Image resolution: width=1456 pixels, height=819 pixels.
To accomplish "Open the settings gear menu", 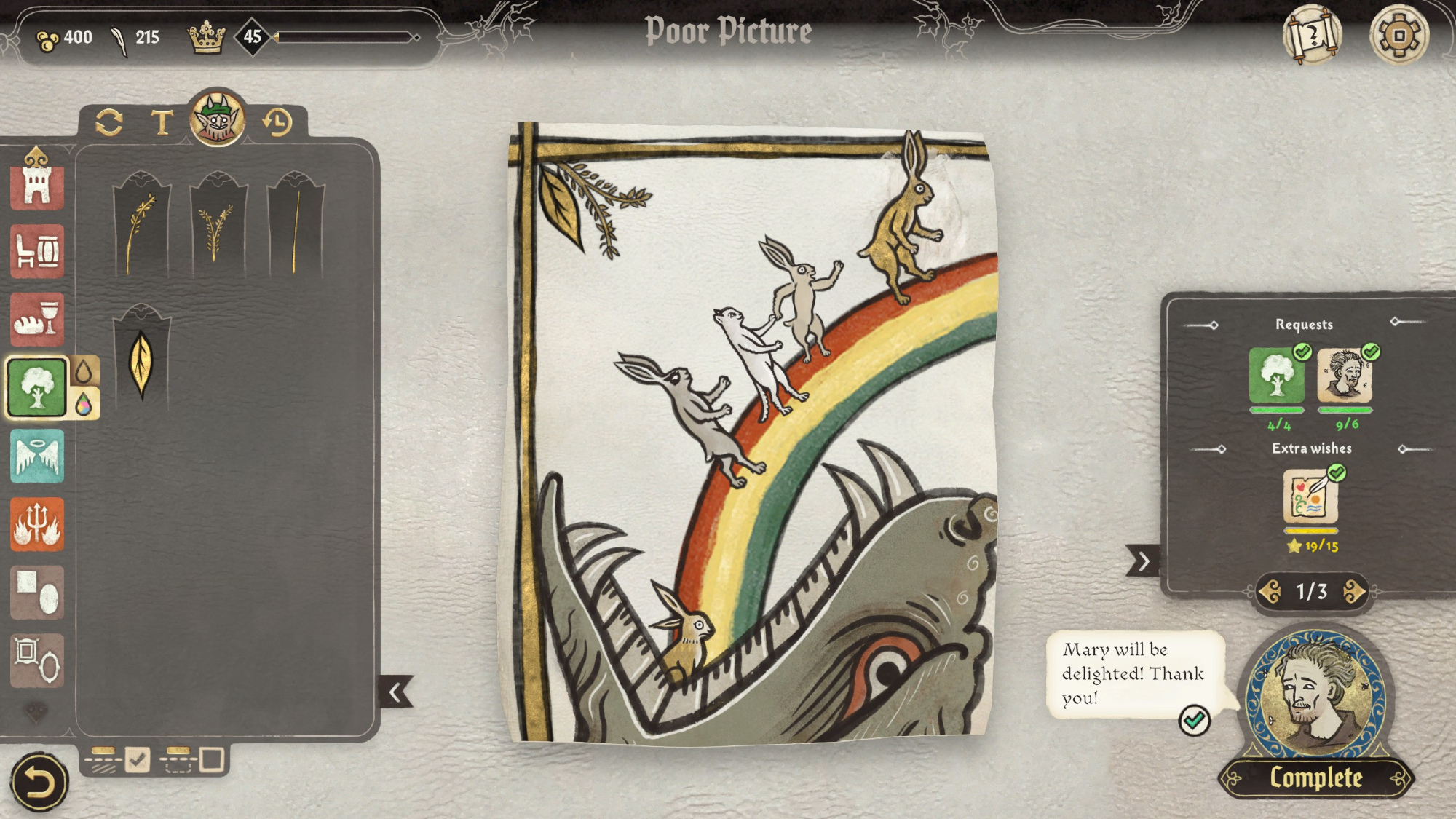I will pos(1398,35).
